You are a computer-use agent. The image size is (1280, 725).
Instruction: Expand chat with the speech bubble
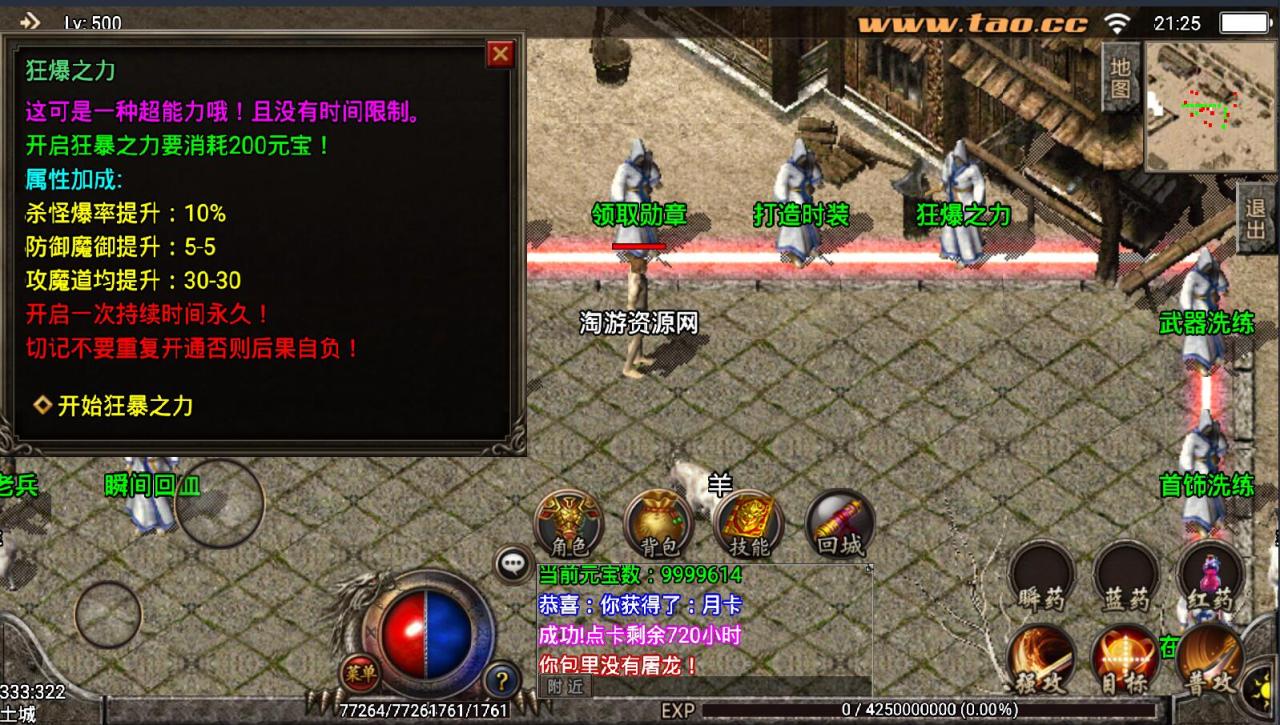click(512, 563)
